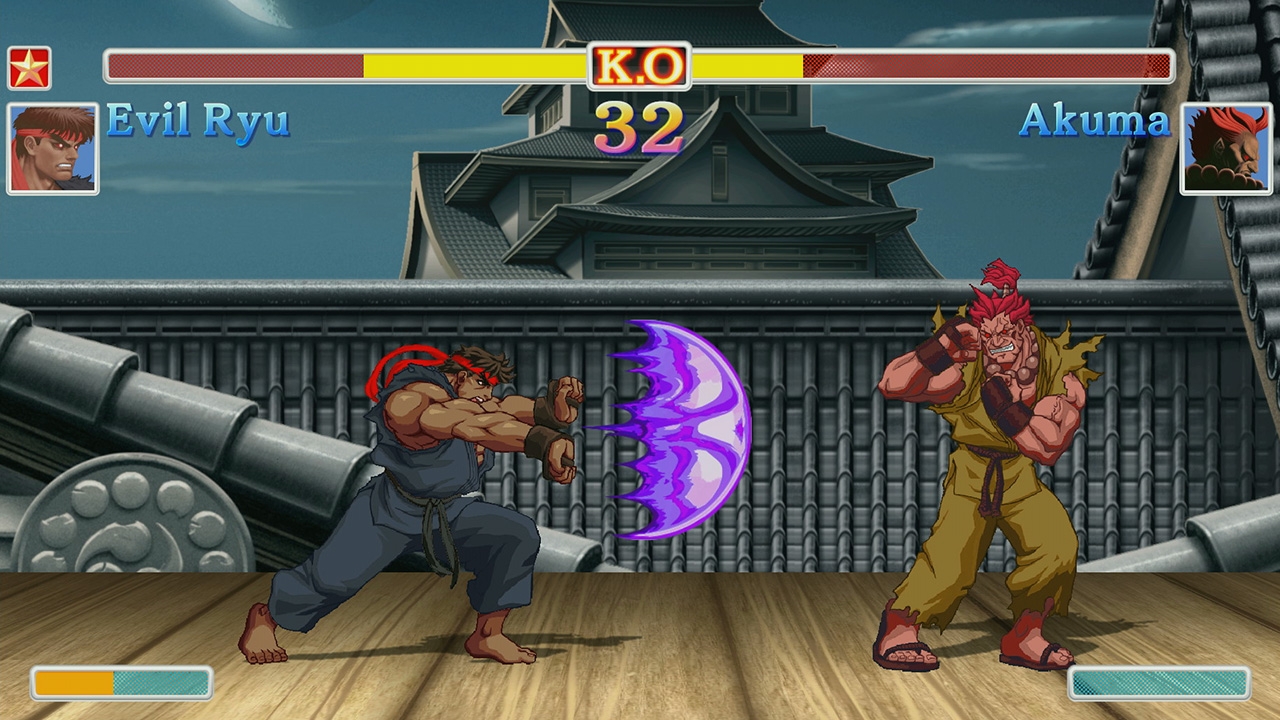
Task: Select the Evil Ryu name label
Action: tap(196, 121)
